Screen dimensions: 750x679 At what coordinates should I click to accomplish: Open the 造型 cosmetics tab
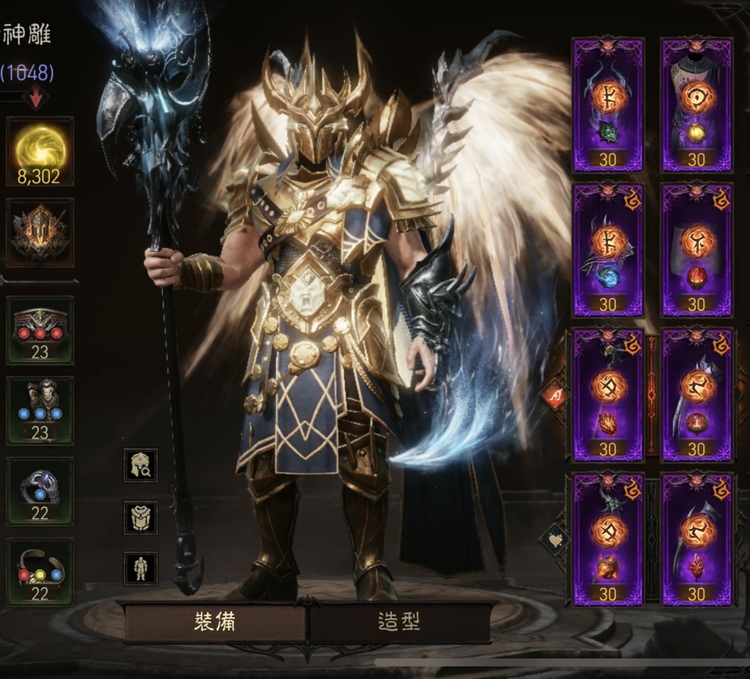[x=398, y=622]
